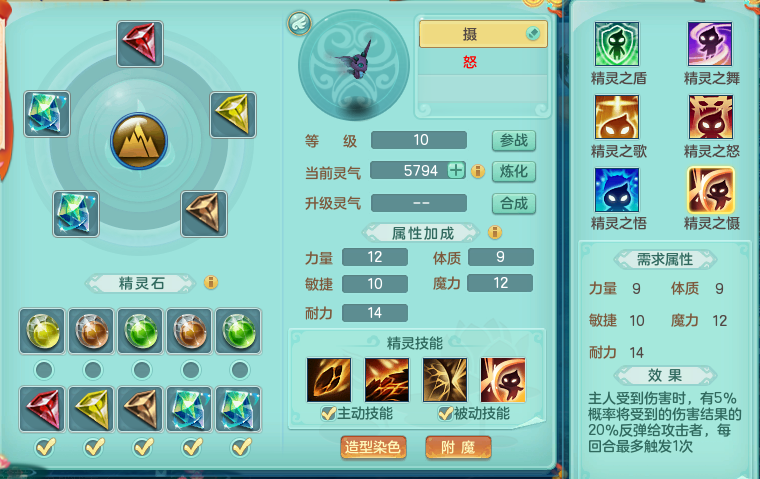
Task: Pick the 精灵之慑 skill icon
Action: coord(710,190)
